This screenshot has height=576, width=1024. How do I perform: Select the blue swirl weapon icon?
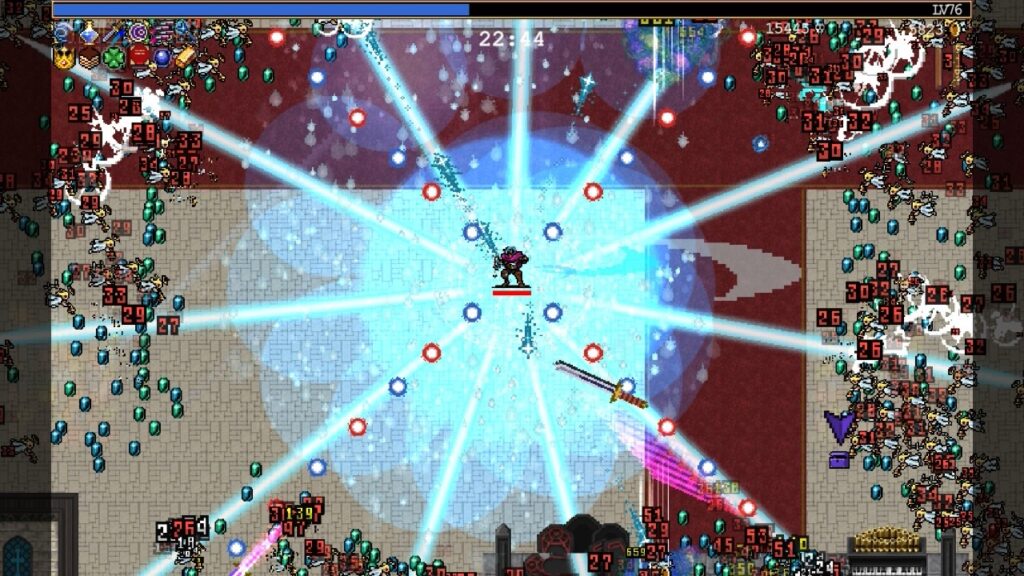pyautogui.click(x=64, y=33)
